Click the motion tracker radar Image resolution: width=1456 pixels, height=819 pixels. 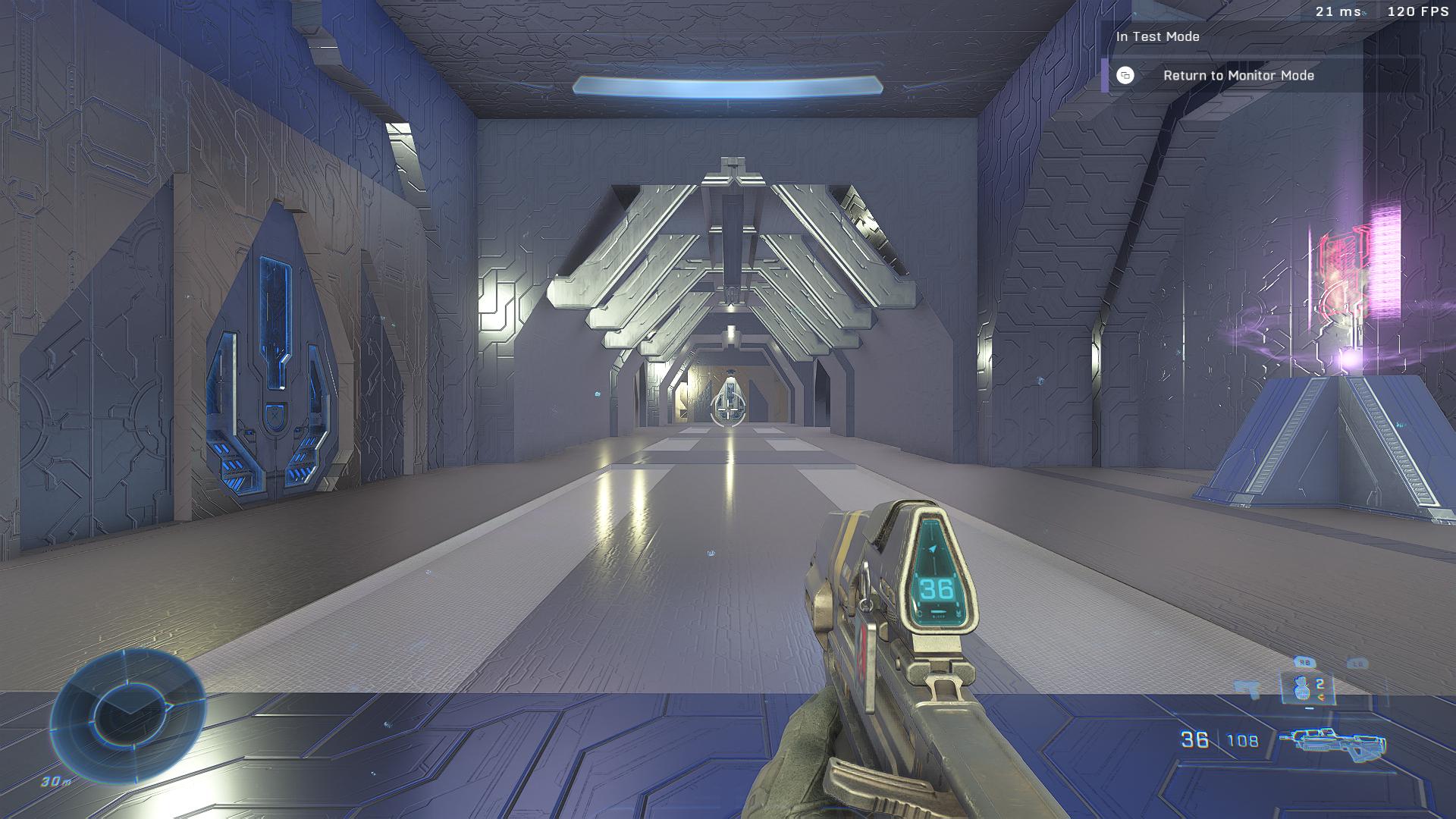click(x=127, y=716)
